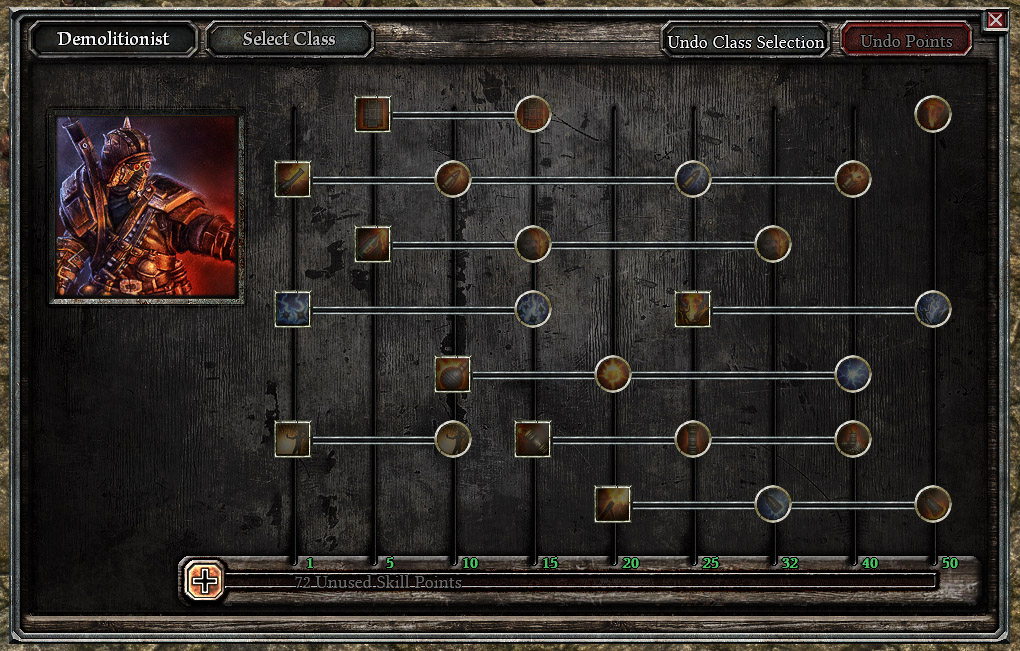Viewport: 1020px width, 651px height.
Task: Pick the Grenado skill icon
Action: coord(453,374)
